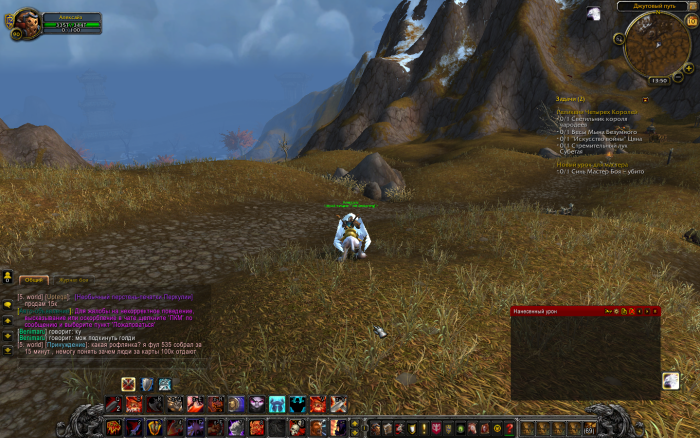Click the minimap tracking magnifier button
The image size is (700, 438).
pos(620,39)
